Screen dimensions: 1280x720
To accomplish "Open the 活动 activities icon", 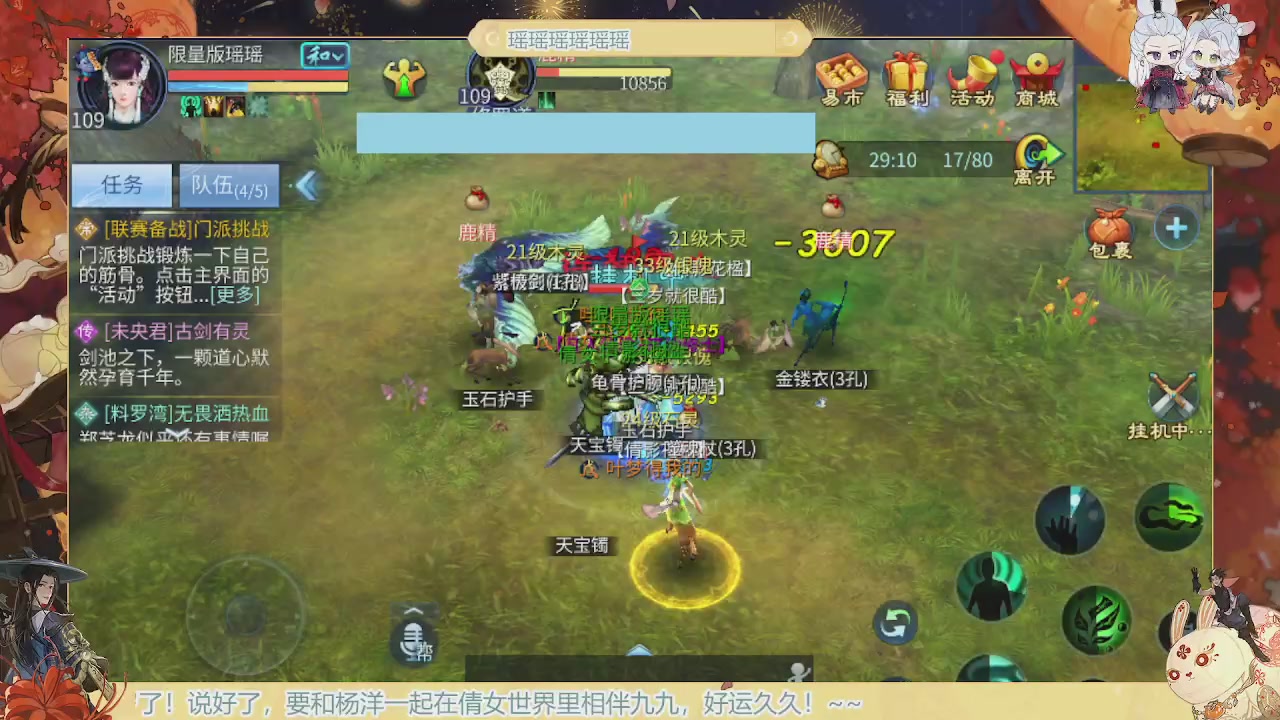I will [x=973, y=80].
